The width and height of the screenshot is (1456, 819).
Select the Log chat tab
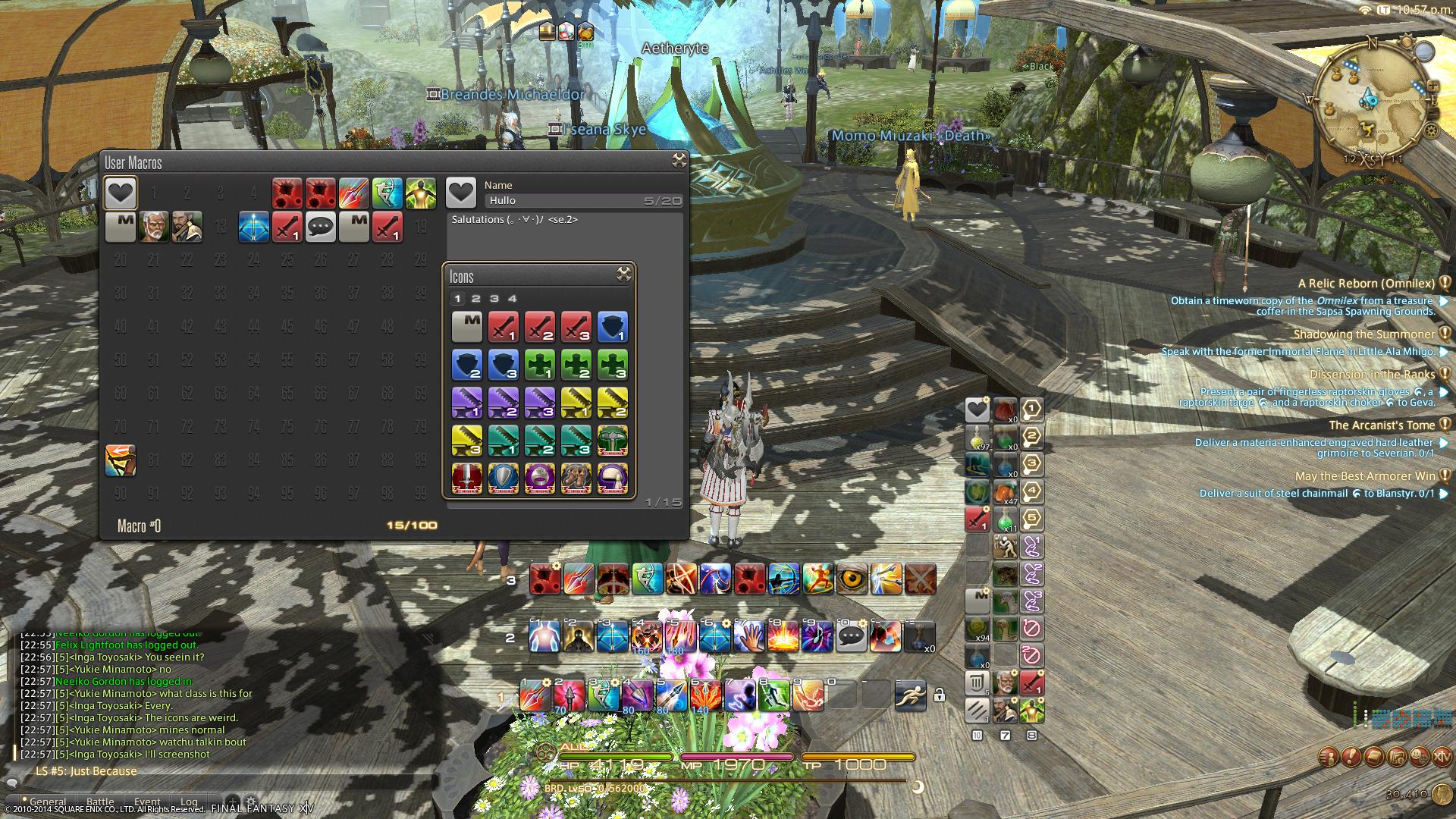(189, 802)
